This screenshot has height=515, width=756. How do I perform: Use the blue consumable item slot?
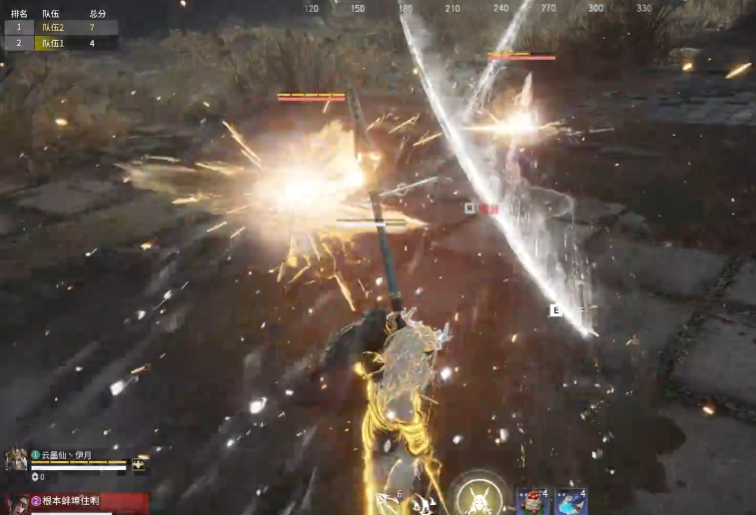572,501
